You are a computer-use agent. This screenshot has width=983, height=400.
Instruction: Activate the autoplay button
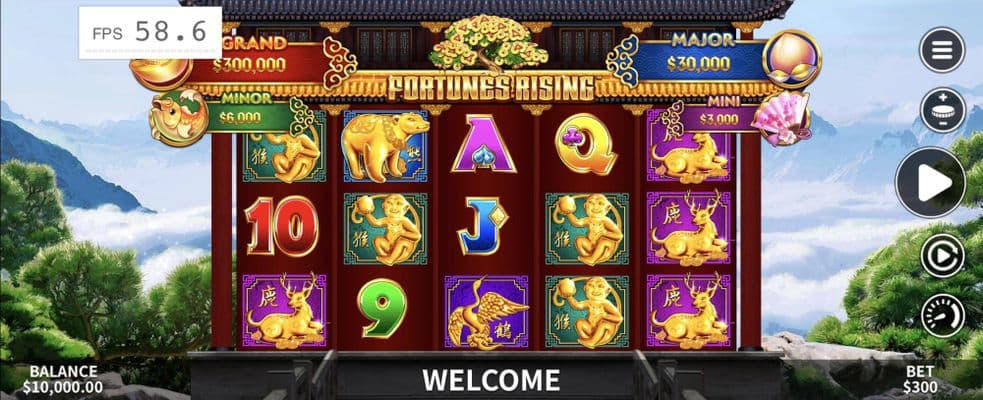[x=942, y=255]
